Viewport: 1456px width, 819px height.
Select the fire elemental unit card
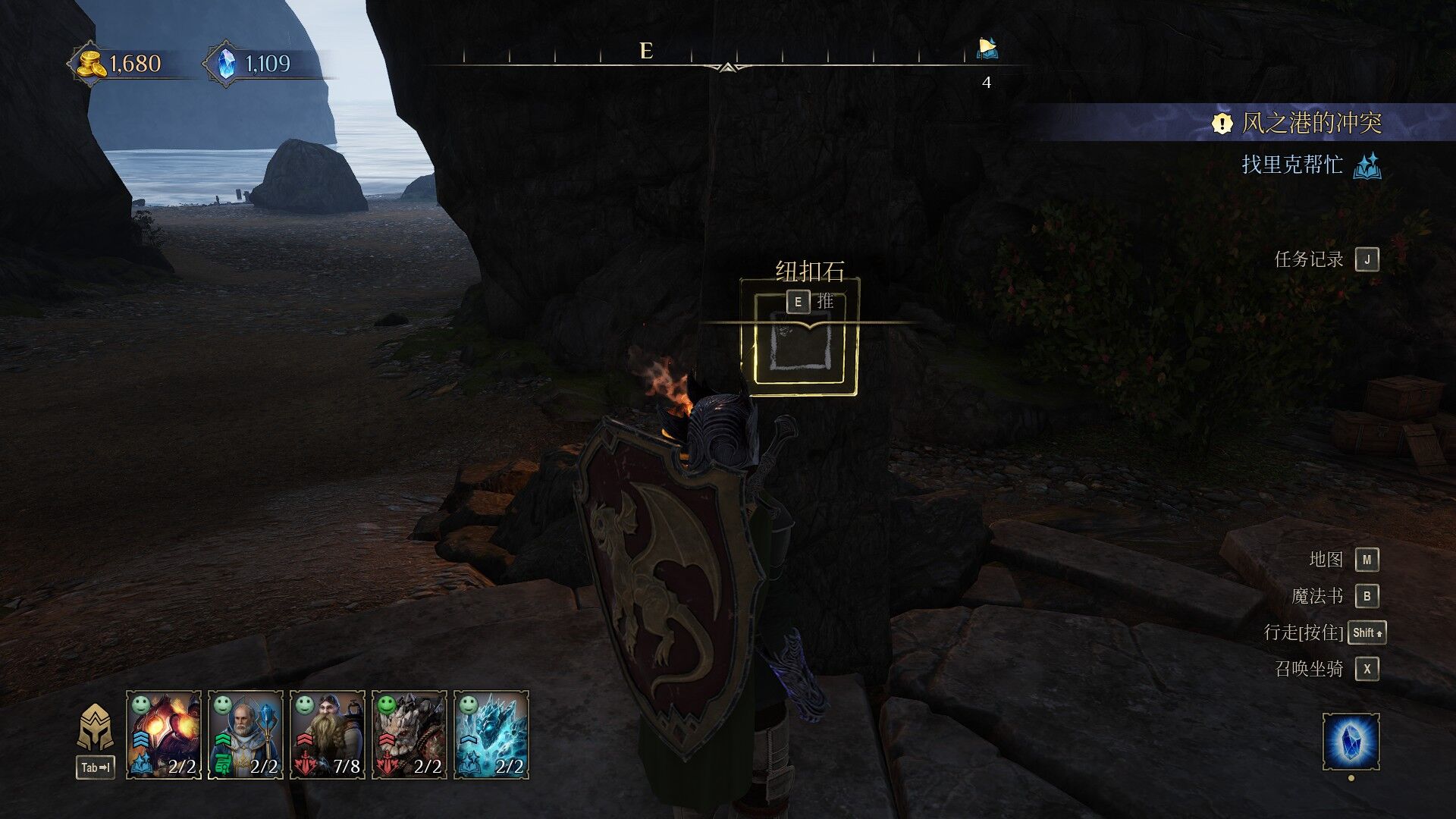tap(163, 734)
